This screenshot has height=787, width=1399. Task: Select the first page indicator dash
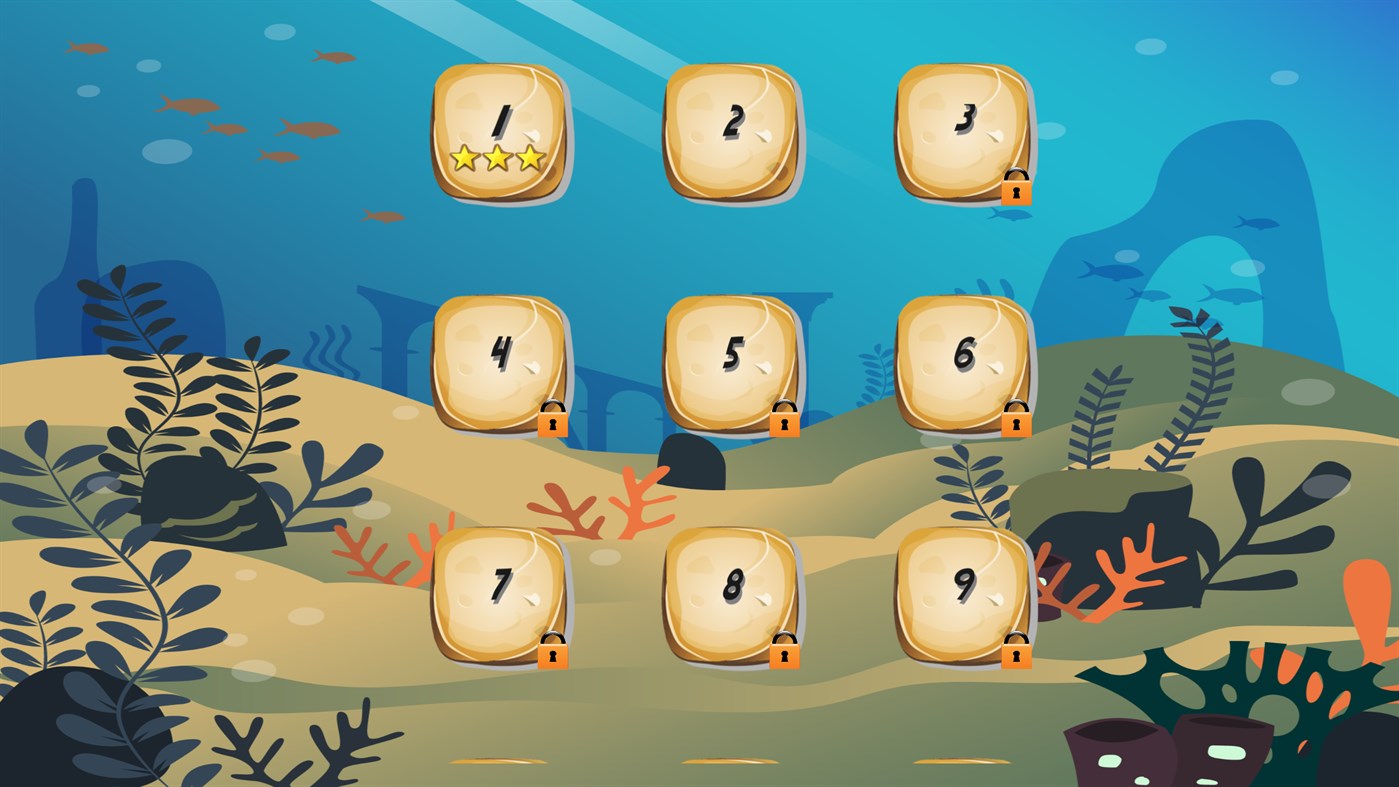(497, 761)
